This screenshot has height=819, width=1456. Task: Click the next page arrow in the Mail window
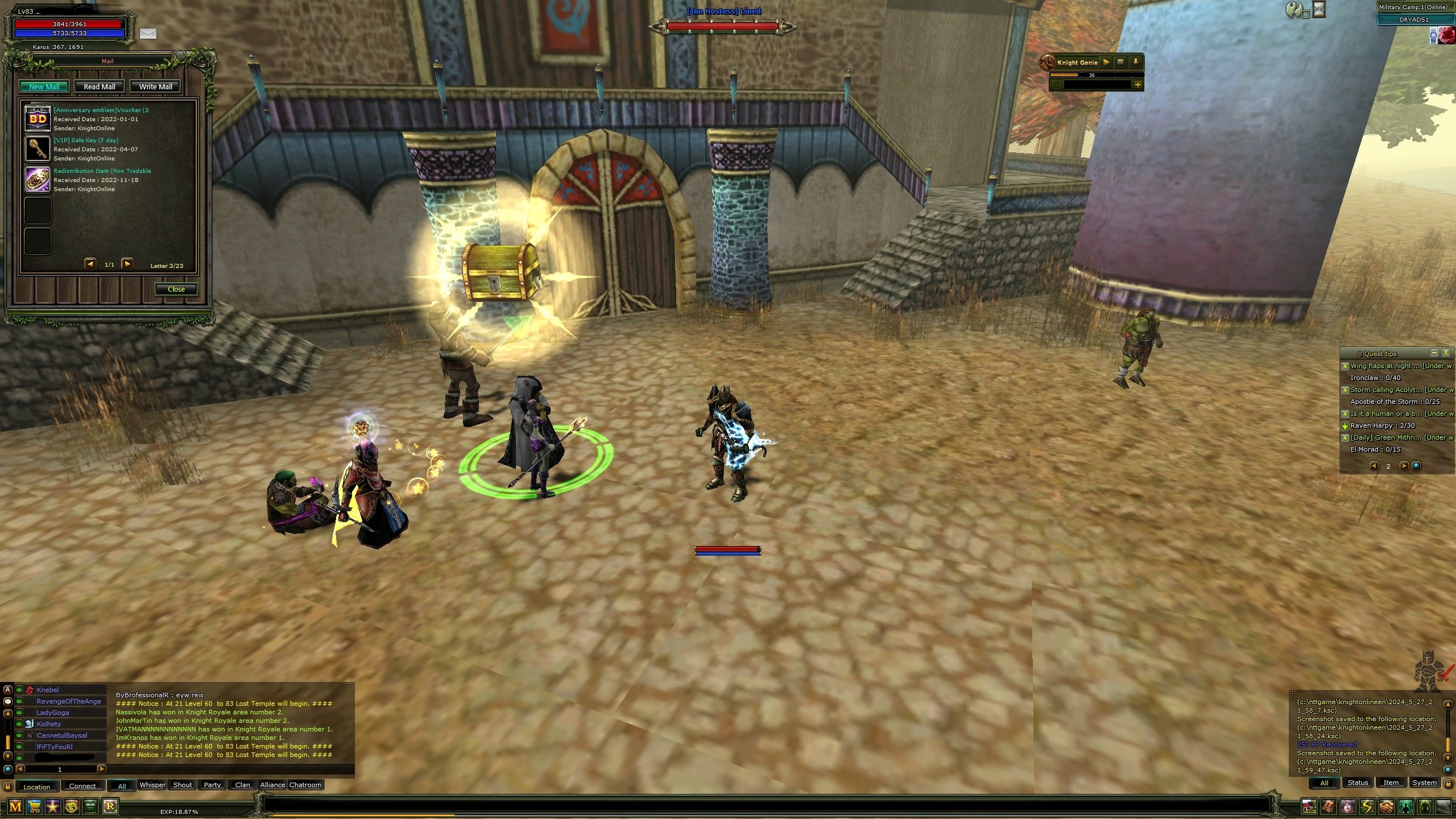128,264
